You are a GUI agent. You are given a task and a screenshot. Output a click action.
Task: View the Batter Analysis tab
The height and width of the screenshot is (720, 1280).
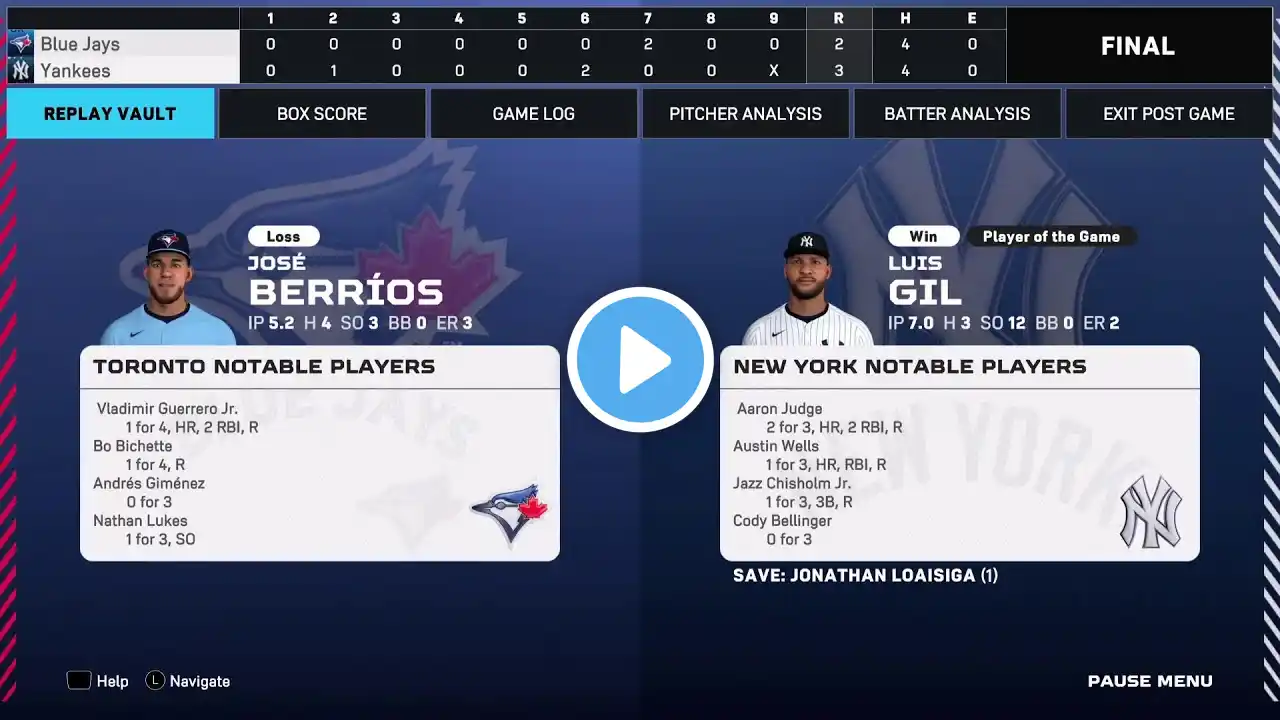point(957,114)
